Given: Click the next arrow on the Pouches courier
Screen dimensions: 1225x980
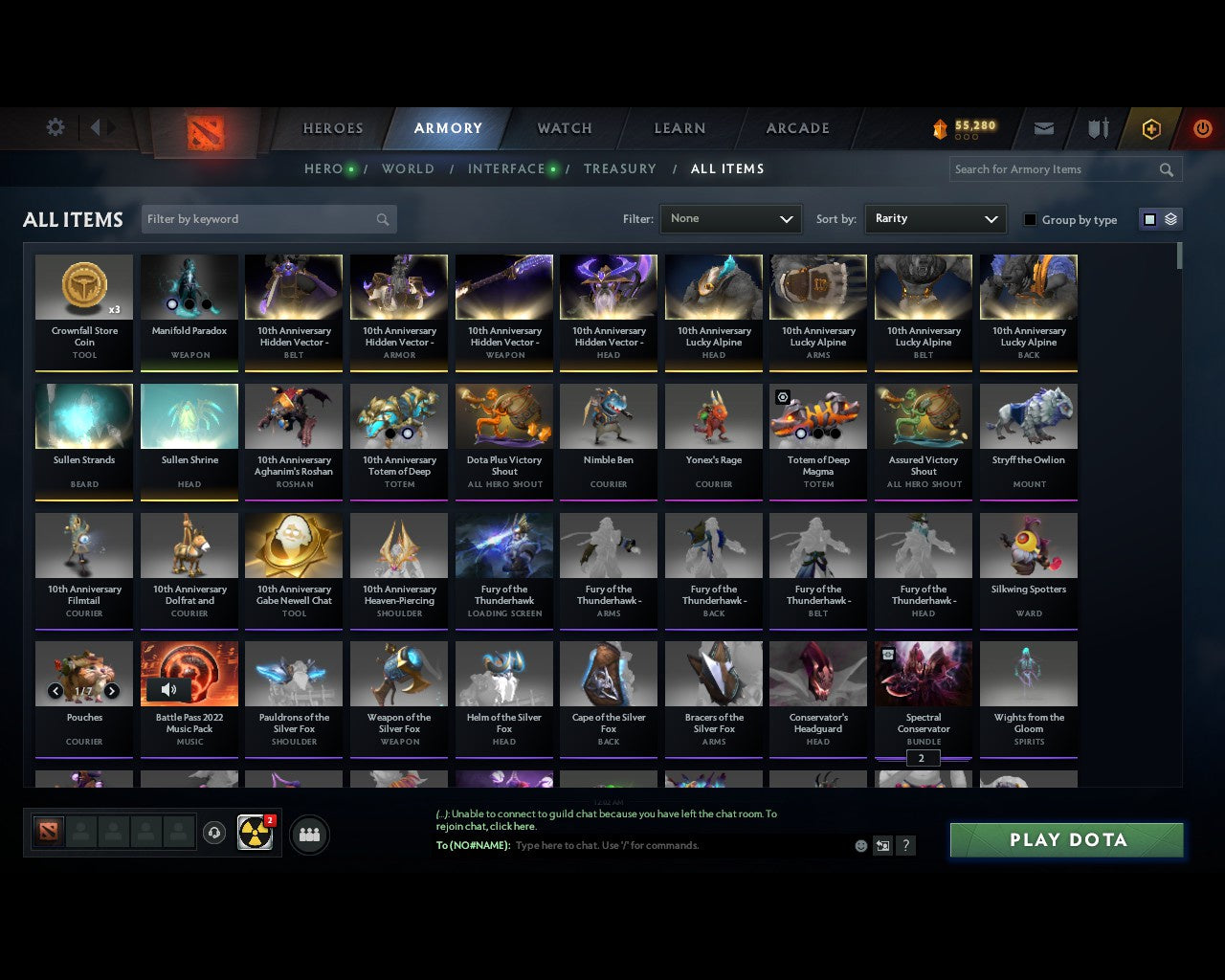Looking at the screenshot, I should pyautogui.click(x=112, y=691).
